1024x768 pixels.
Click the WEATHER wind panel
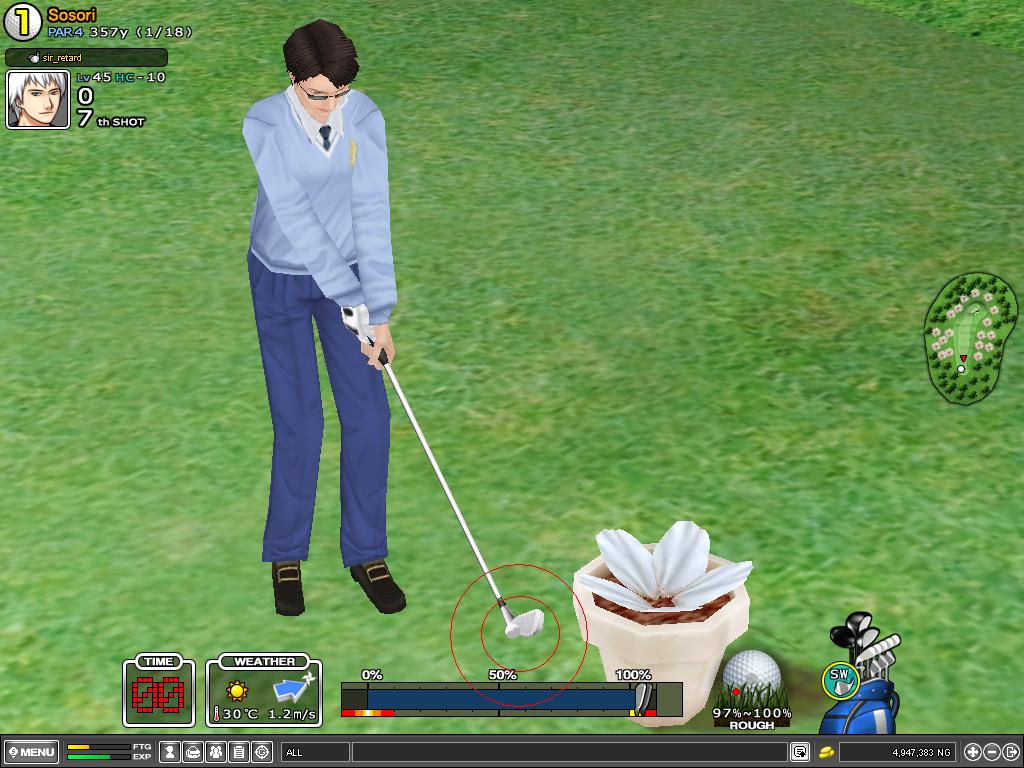(264, 691)
